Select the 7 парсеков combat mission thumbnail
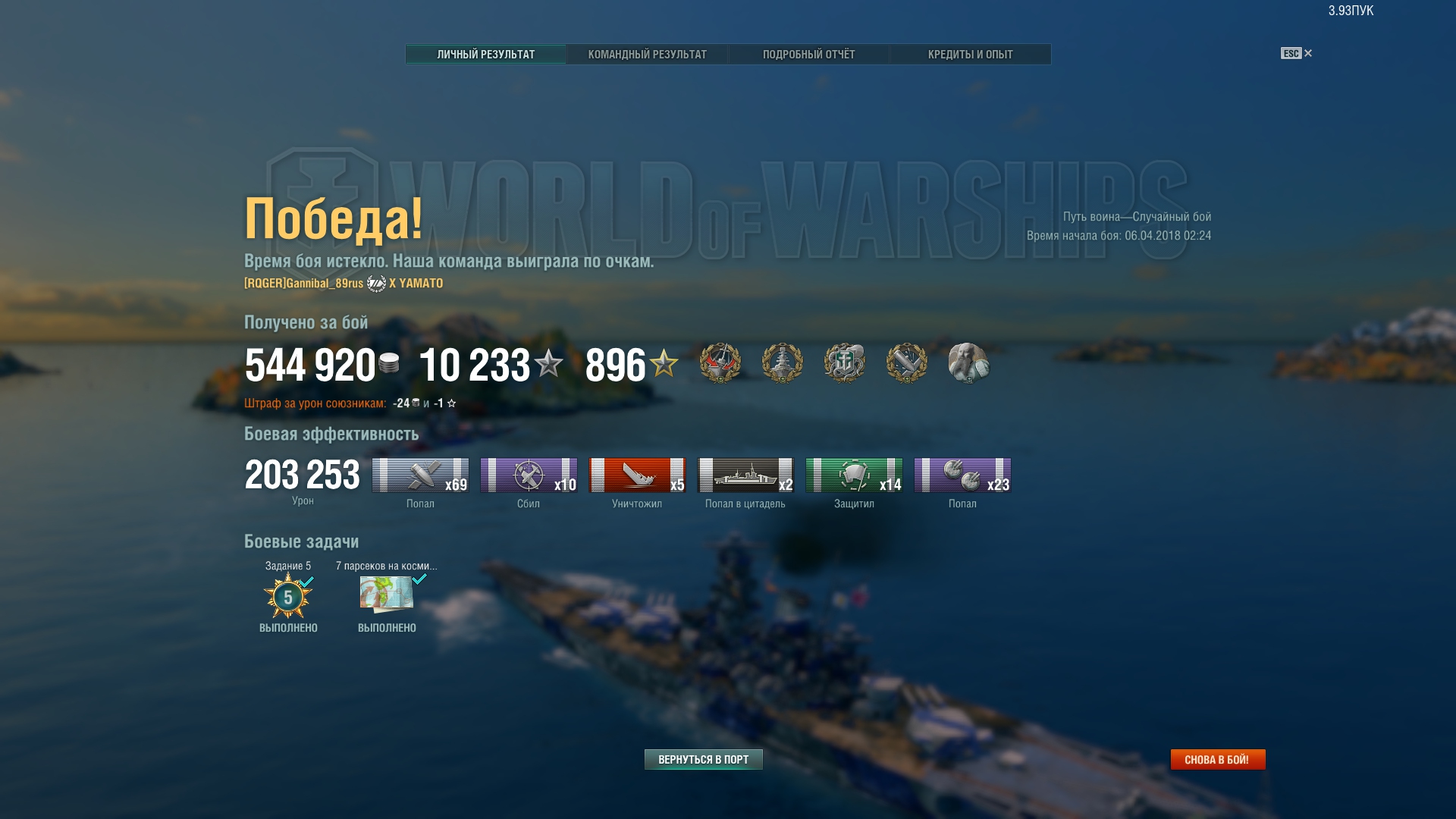The height and width of the screenshot is (819, 1456). (387, 595)
